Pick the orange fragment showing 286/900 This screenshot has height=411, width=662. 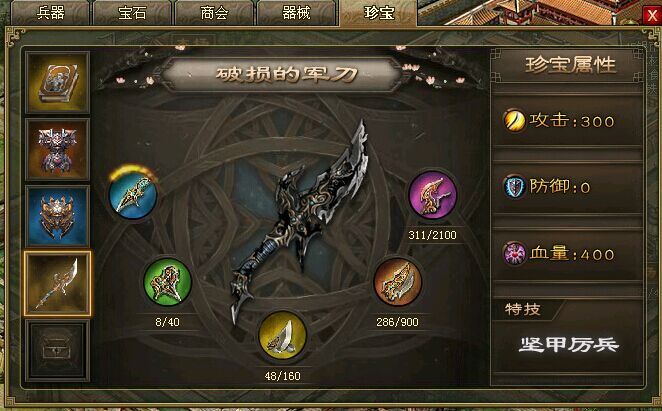[x=398, y=284]
